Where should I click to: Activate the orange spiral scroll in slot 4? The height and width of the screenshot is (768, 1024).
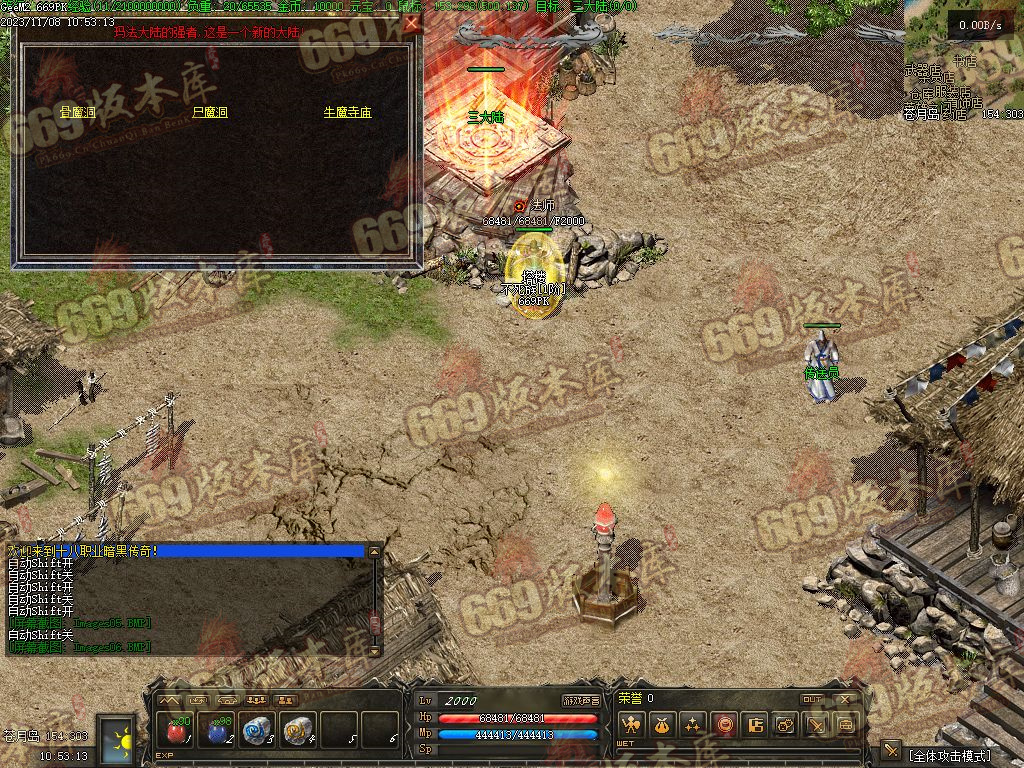coord(298,729)
